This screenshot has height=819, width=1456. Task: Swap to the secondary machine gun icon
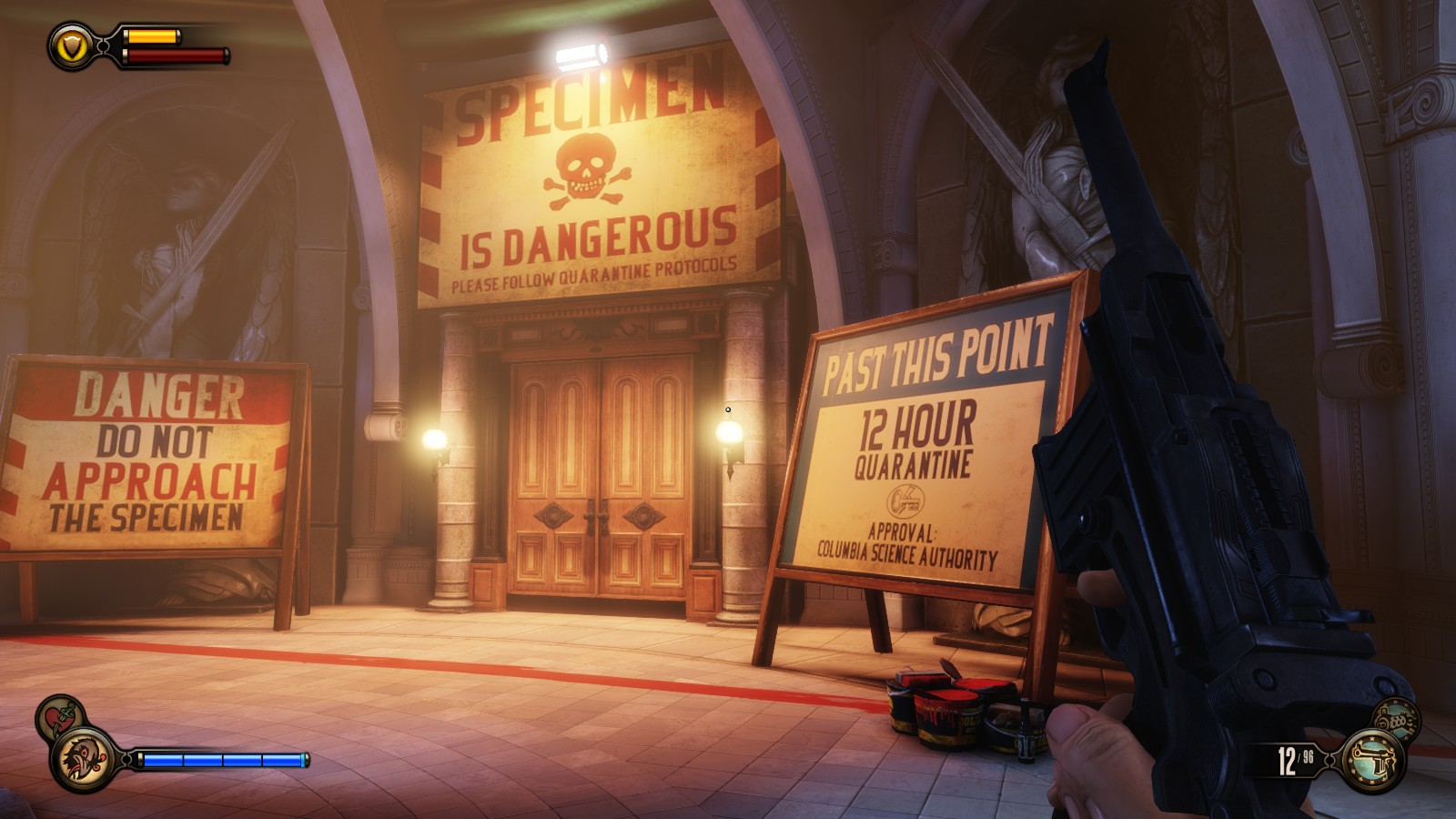tap(1395, 719)
